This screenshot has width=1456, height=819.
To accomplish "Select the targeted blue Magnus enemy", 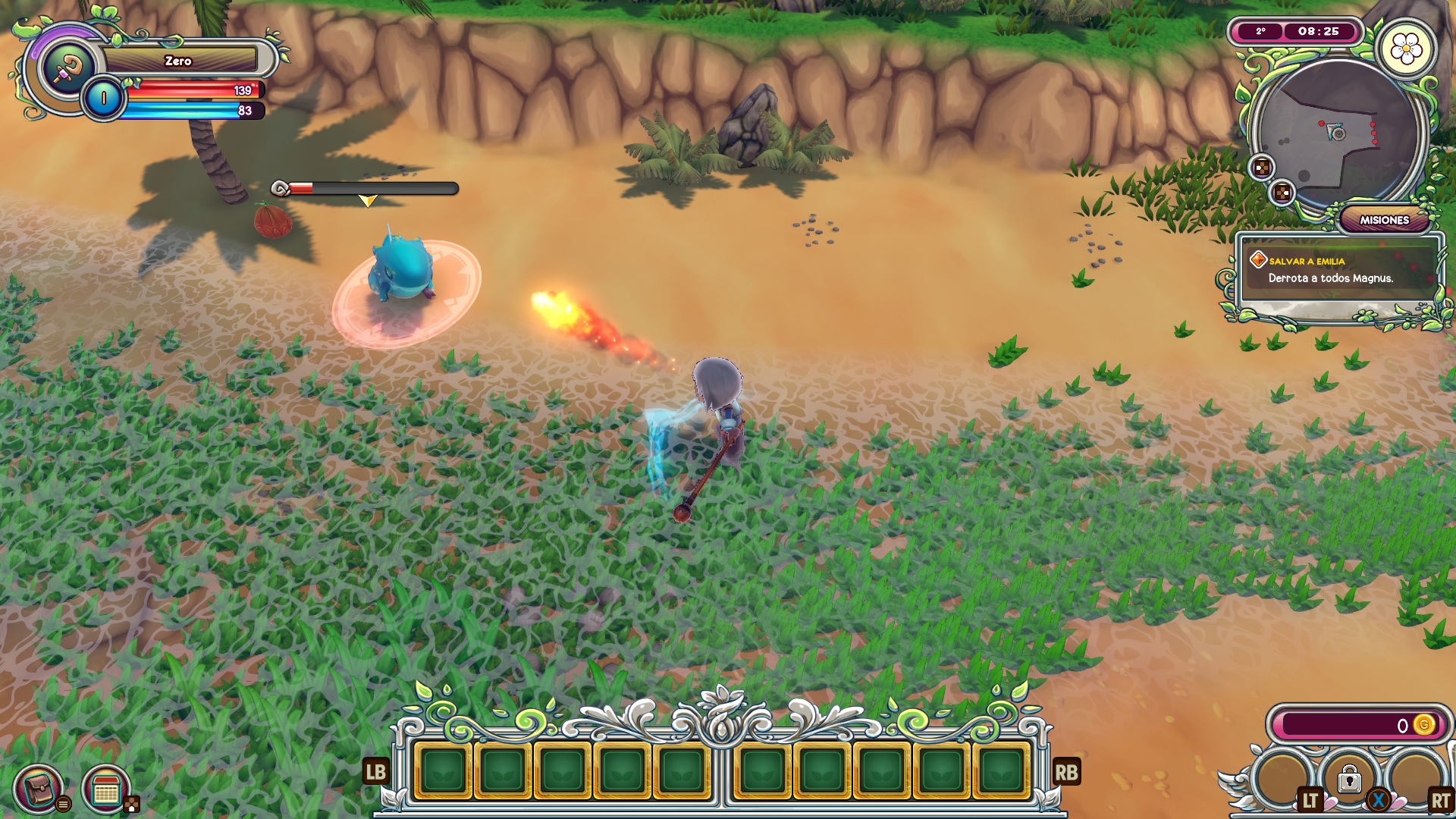I will 402,267.
